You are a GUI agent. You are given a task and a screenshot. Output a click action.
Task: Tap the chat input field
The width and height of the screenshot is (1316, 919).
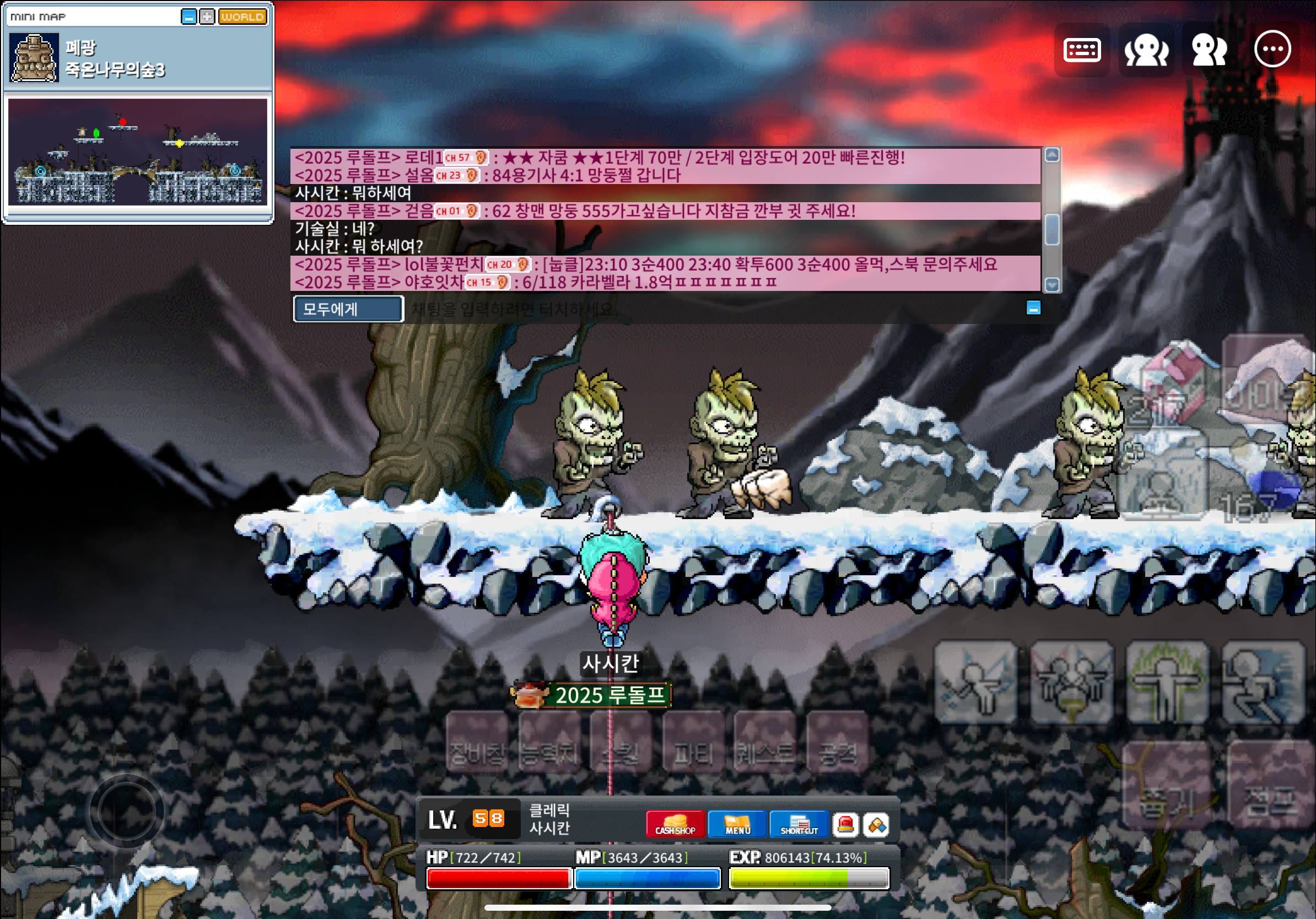pyautogui.click(x=688, y=310)
